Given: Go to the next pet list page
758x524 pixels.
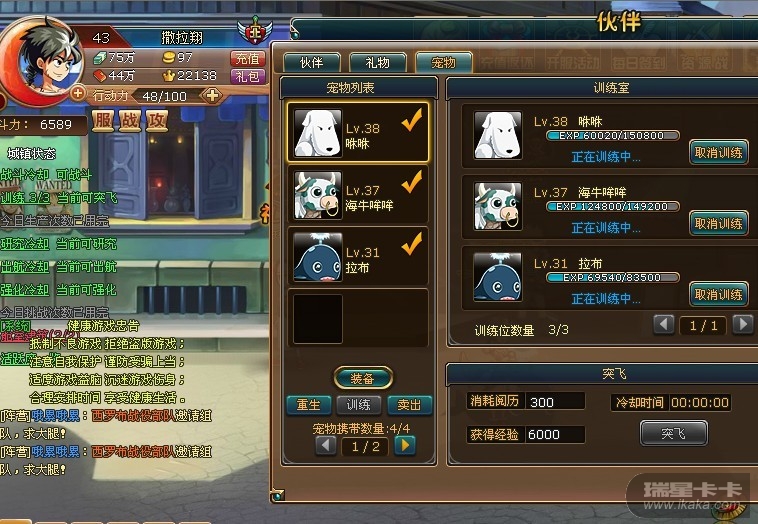Looking at the screenshot, I should (x=404, y=446).
